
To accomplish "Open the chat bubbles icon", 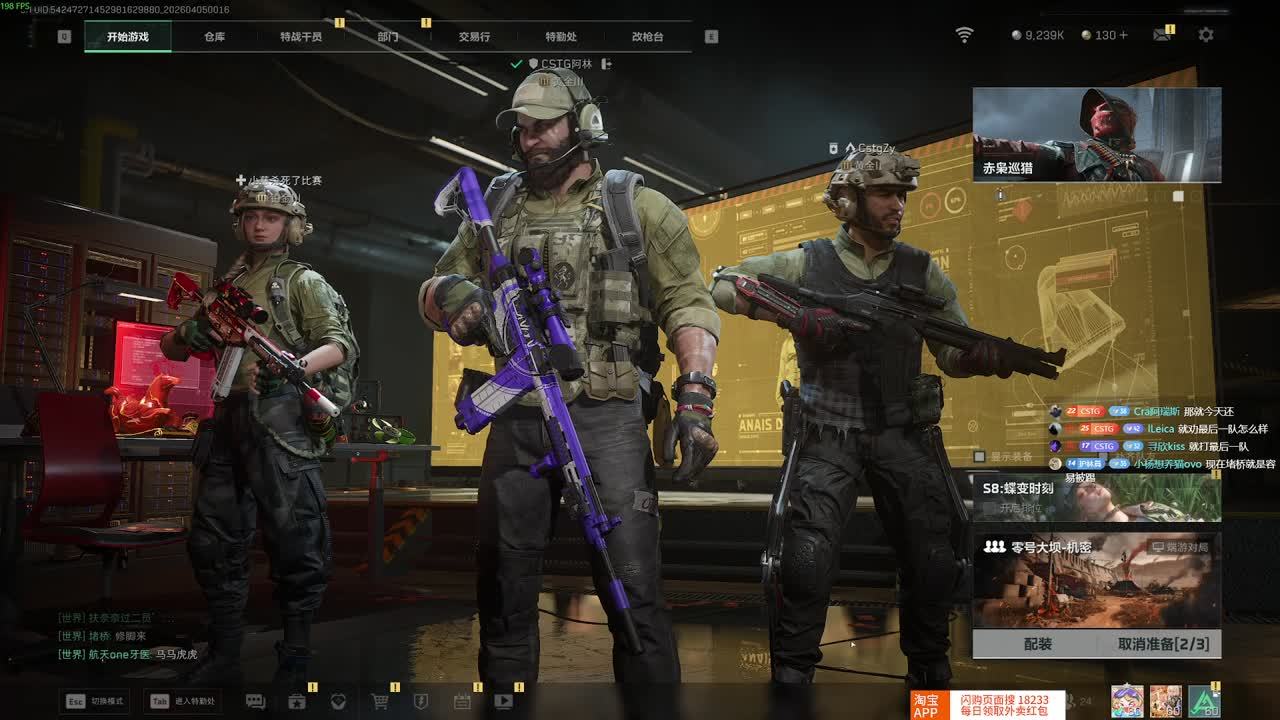I will point(255,701).
